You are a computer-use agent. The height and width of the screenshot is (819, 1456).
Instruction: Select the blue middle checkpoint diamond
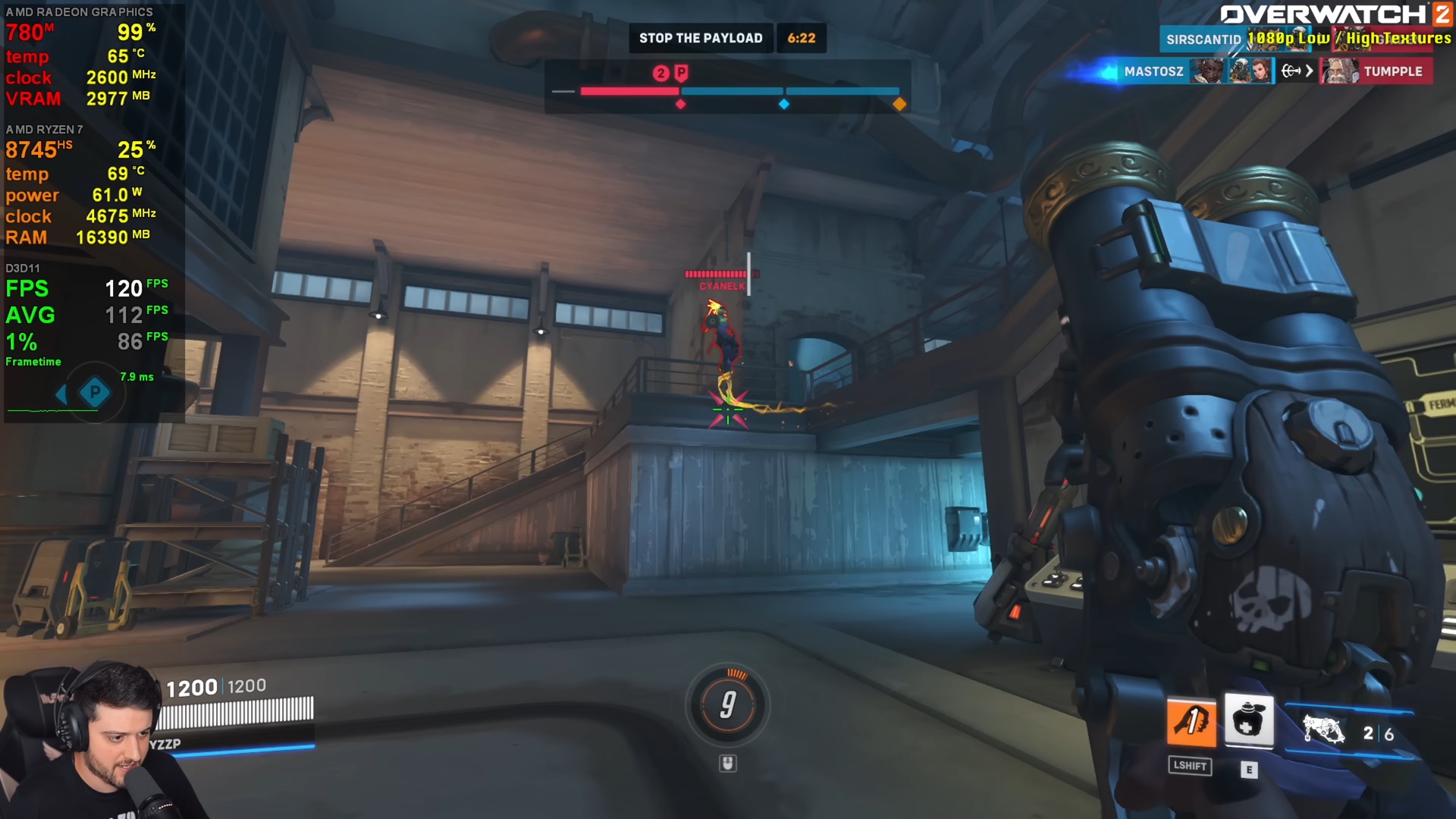coord(784,104)
